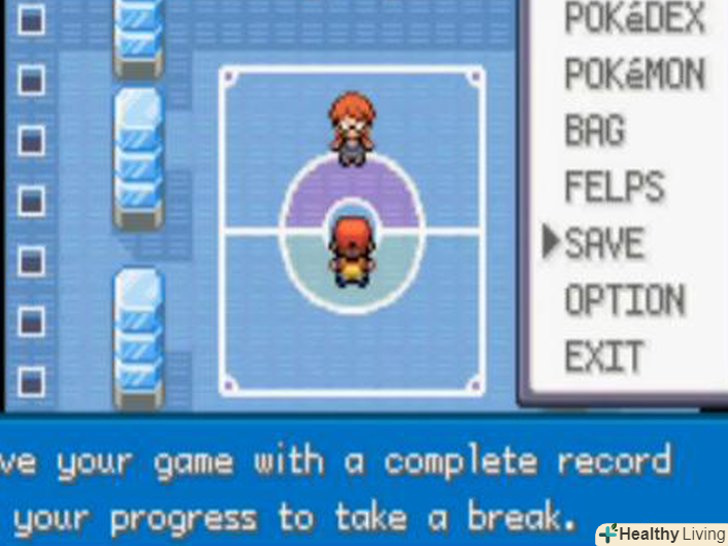The height and width of the screenshot is (546, 728).
Task: Select SAVE in the menu
Action: point(604,243)
